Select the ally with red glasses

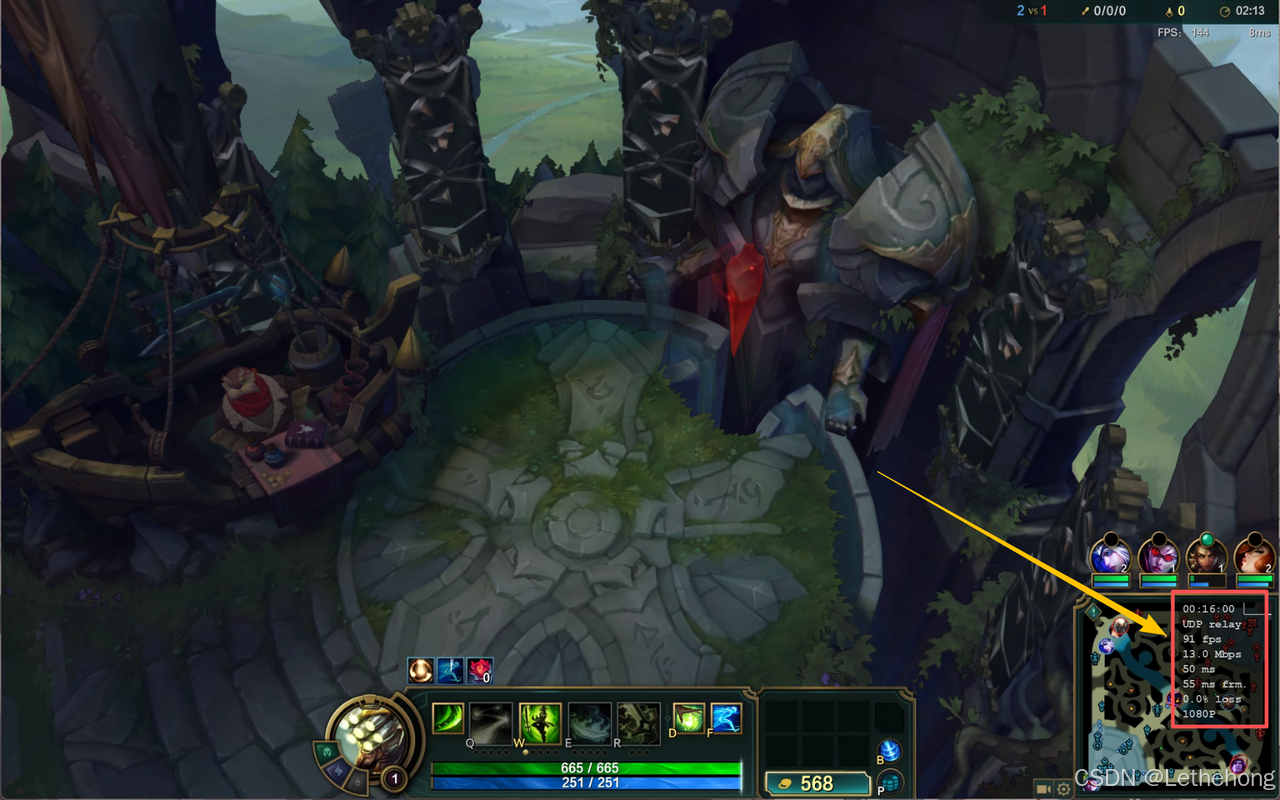point(1158,556)
